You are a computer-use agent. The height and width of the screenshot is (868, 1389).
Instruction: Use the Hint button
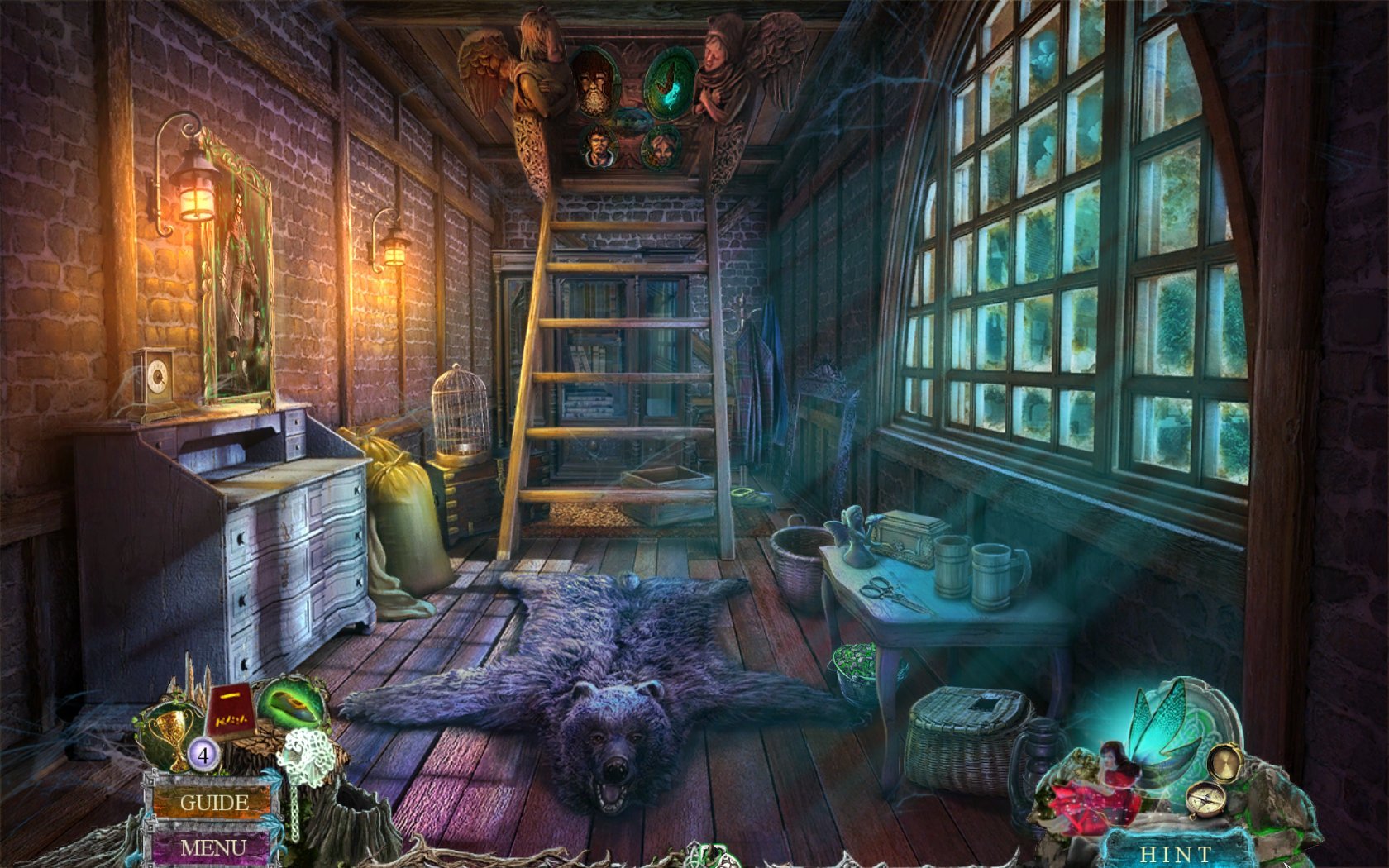tap(1175, 853)
